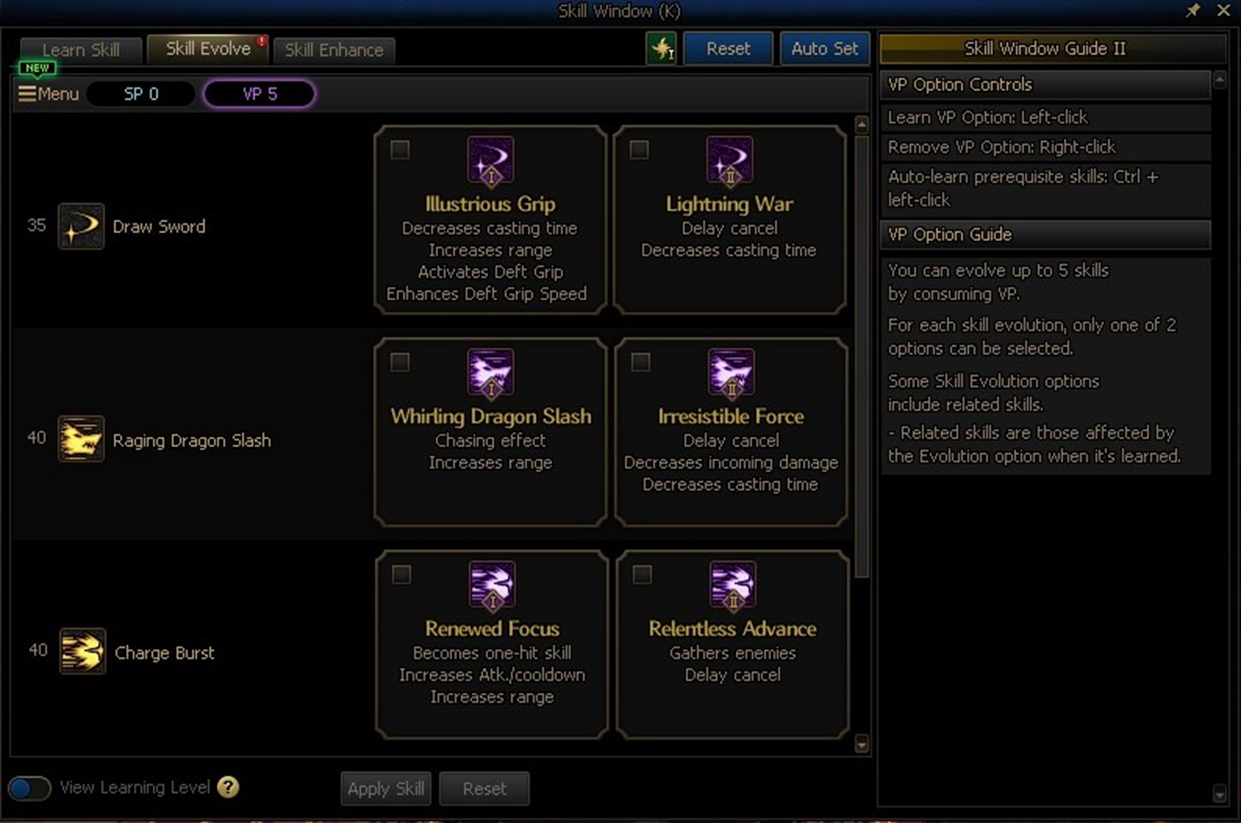Select the Raging Dragon Slash skill icon
Viewport: 1241px width, 823px height.
point(81,439)
